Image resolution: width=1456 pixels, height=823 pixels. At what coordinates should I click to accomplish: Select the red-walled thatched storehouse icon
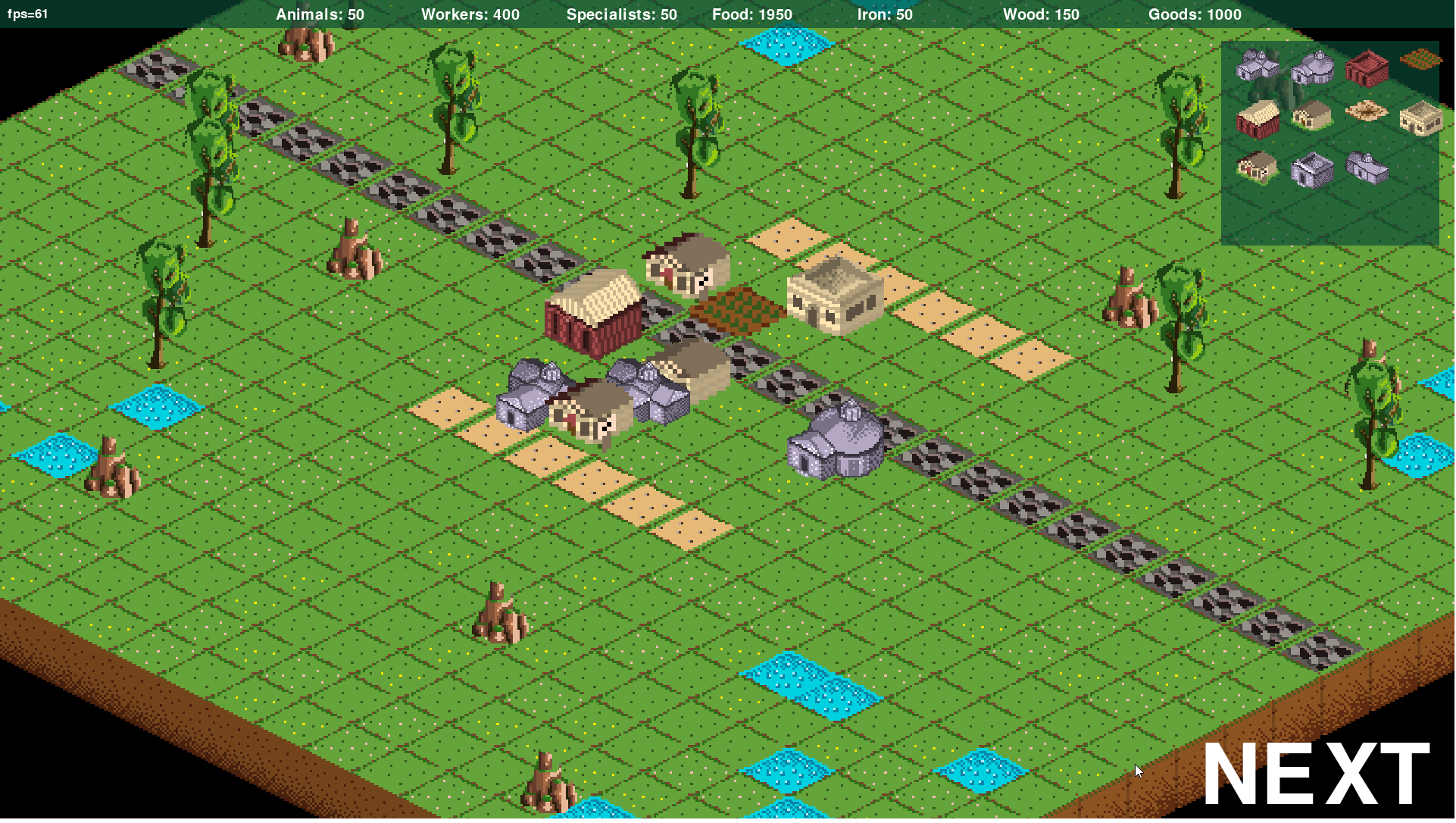(x=1258, y=120)
